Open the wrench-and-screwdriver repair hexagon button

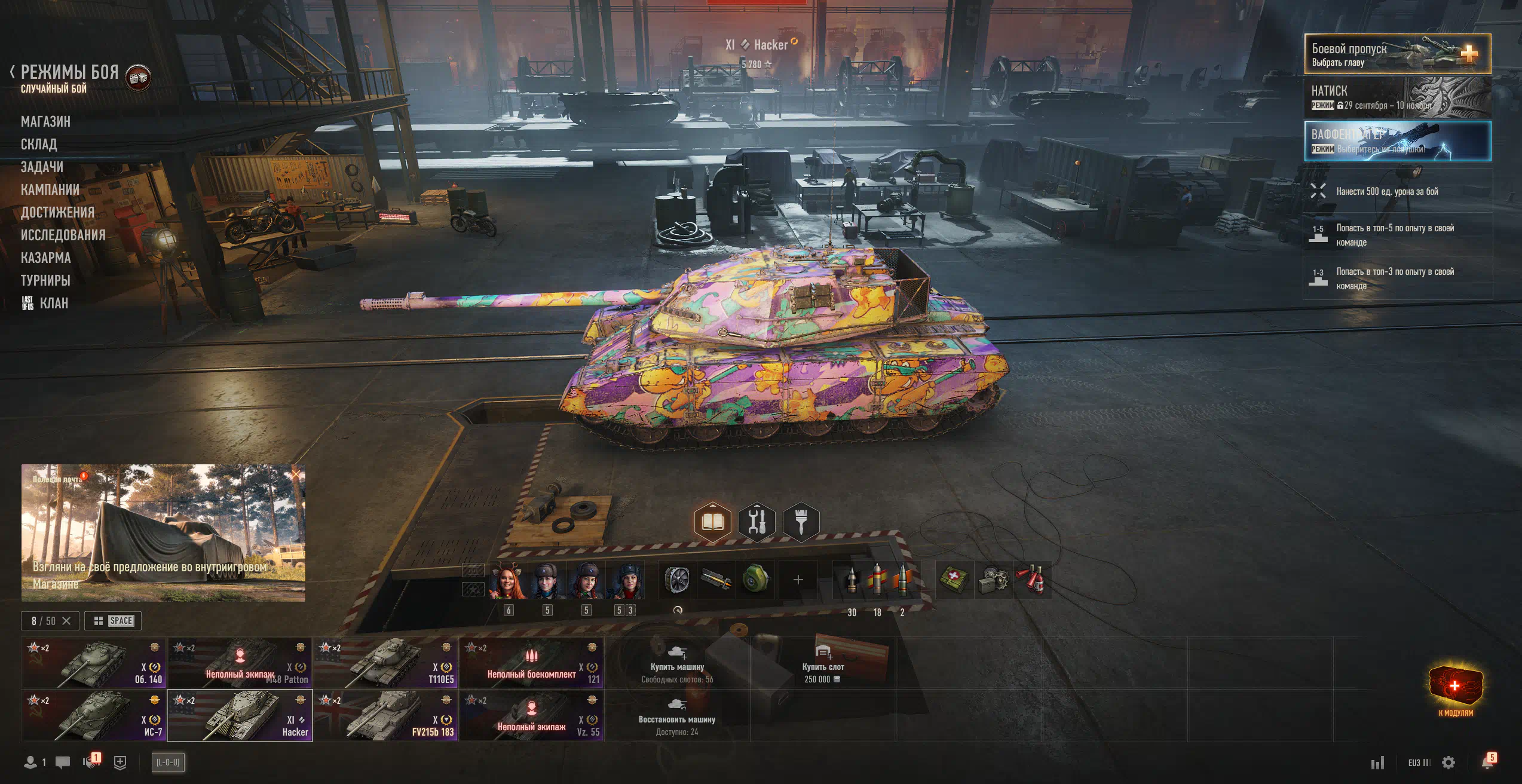pyautogui.click(x=757, y=522)
